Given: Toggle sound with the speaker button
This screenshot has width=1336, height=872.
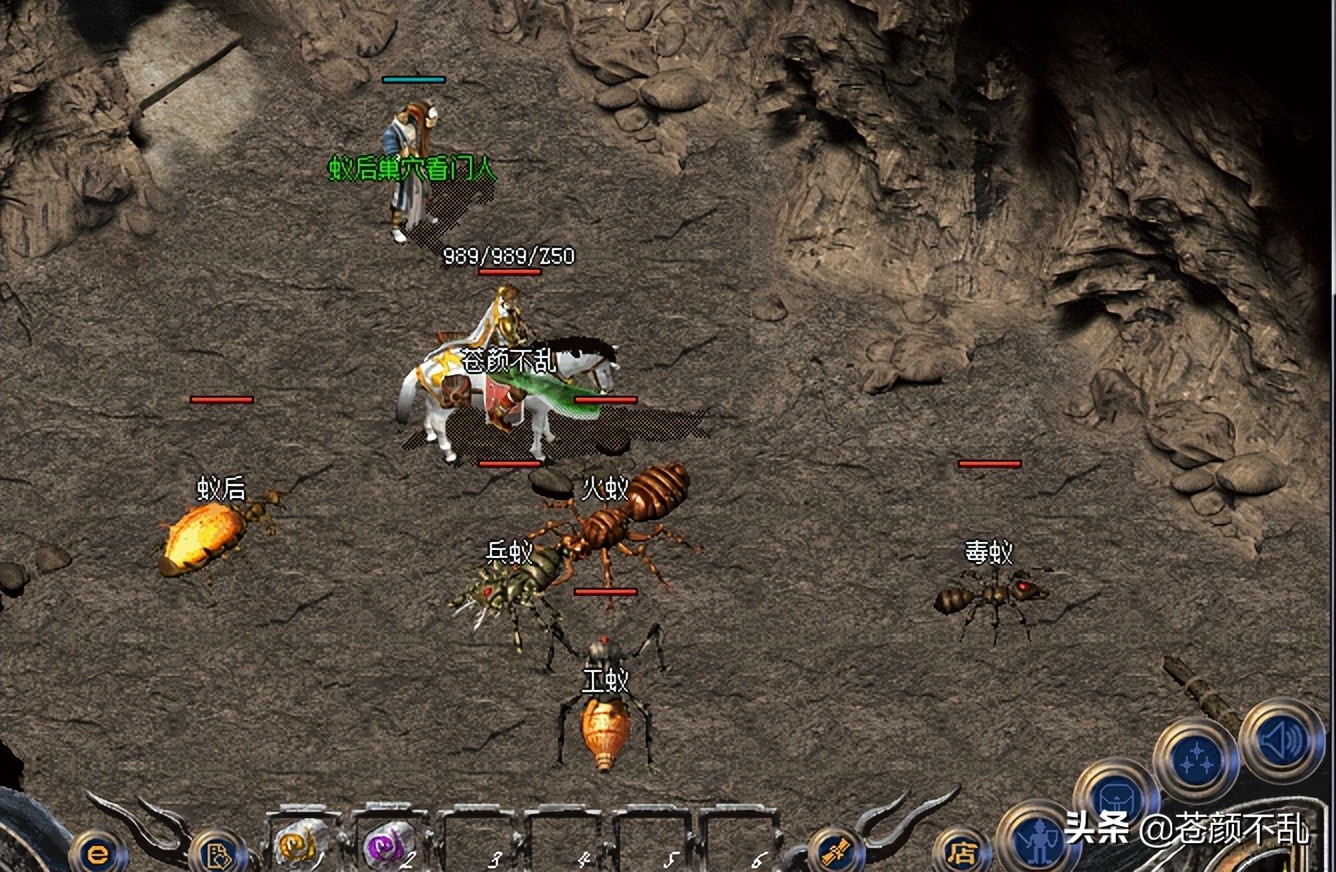Looking at the screenshot, I should [1281, 741].
